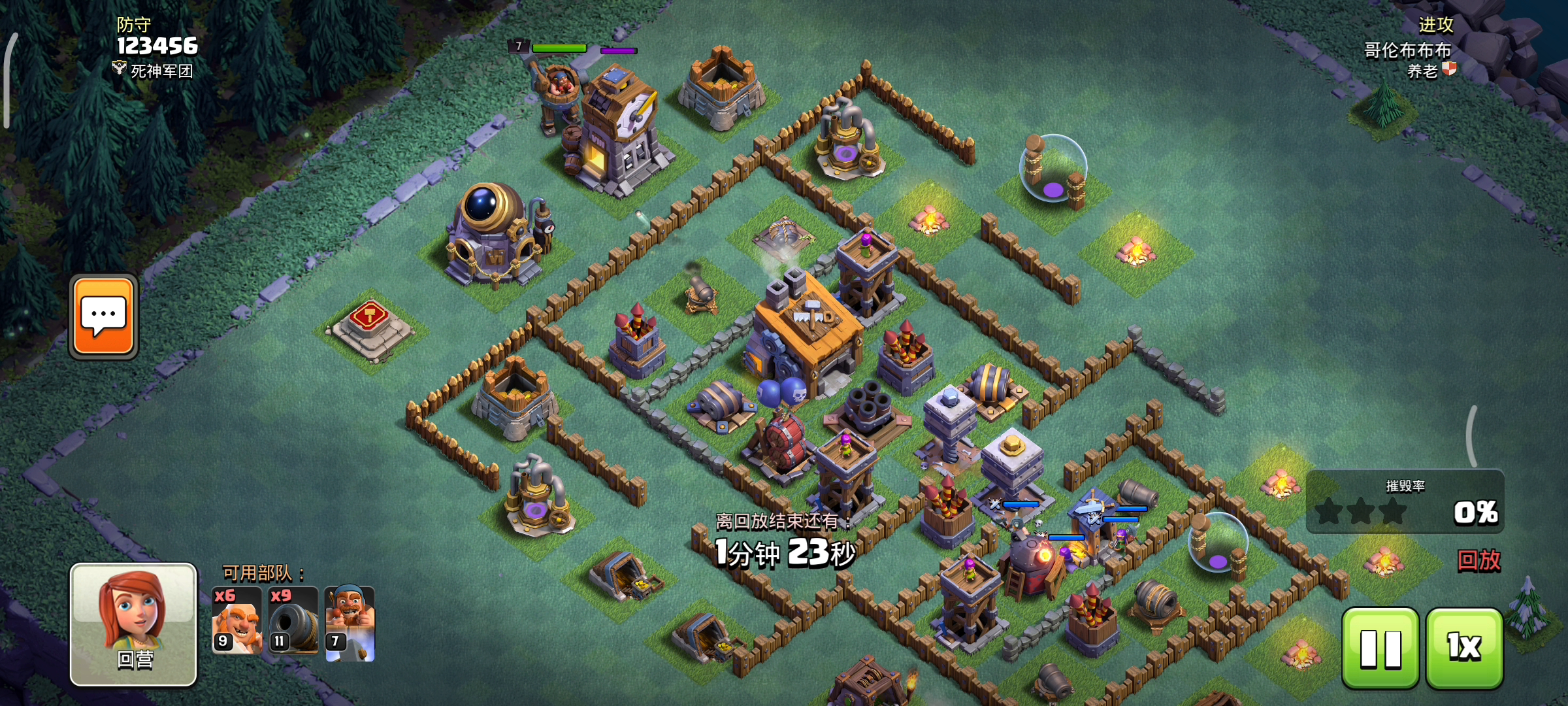This screenshot has width=1568, height=706.
Task: Open the orange chat bubble button
Action: point(103,316)
